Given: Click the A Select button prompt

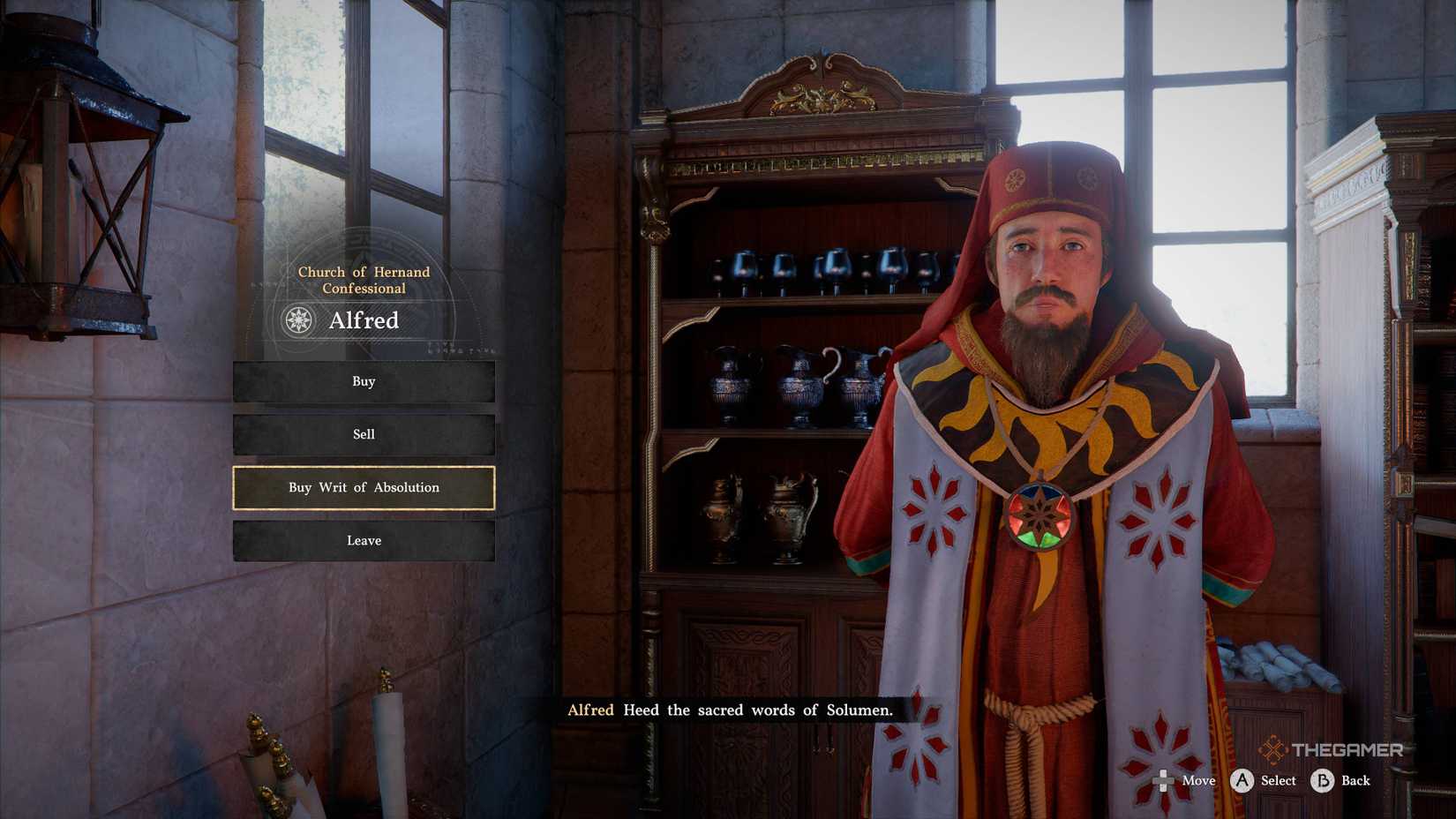Looking at the screenshot, I should [x=1242, y=781].
